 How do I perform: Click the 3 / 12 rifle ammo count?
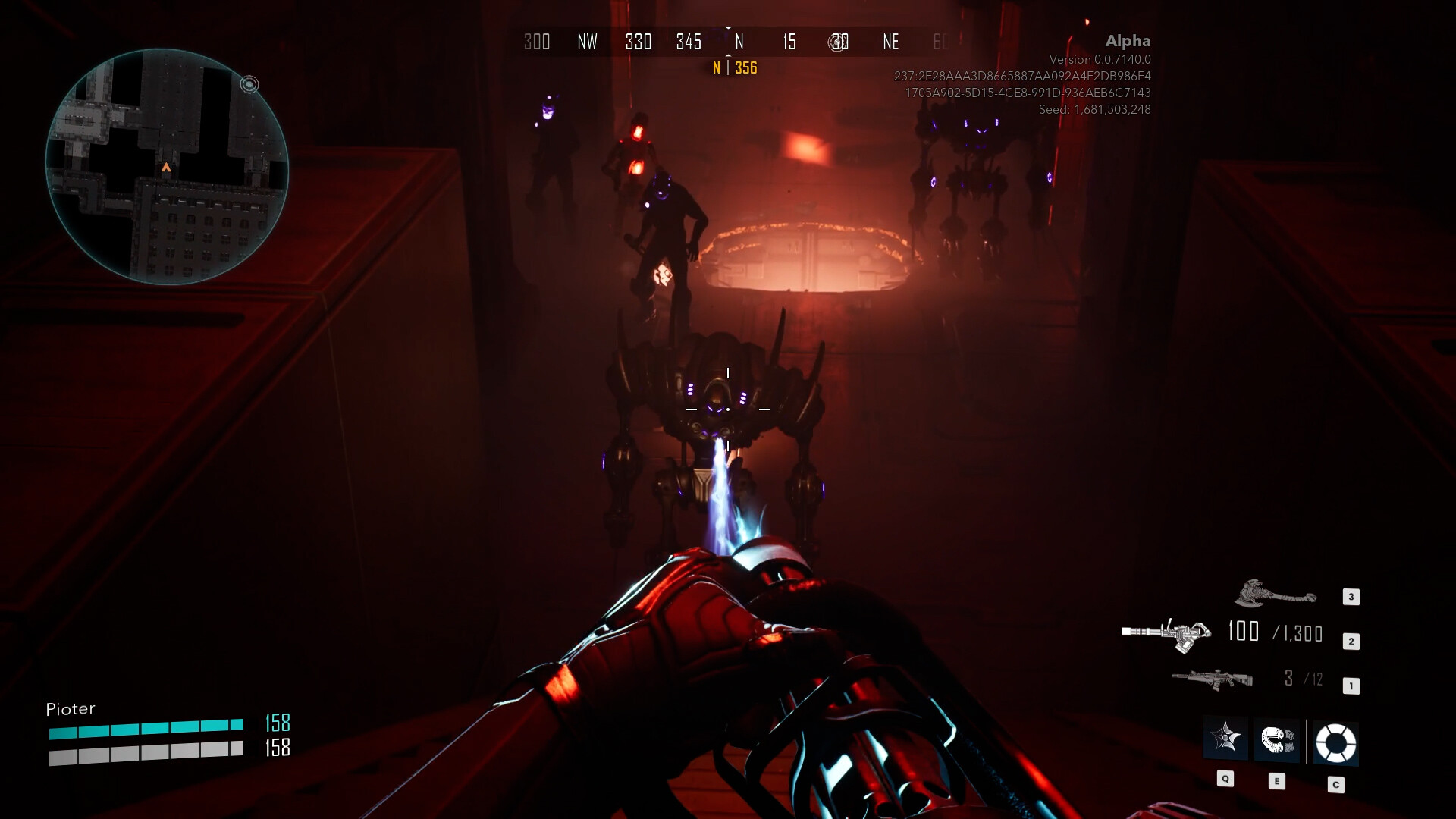1302,679
